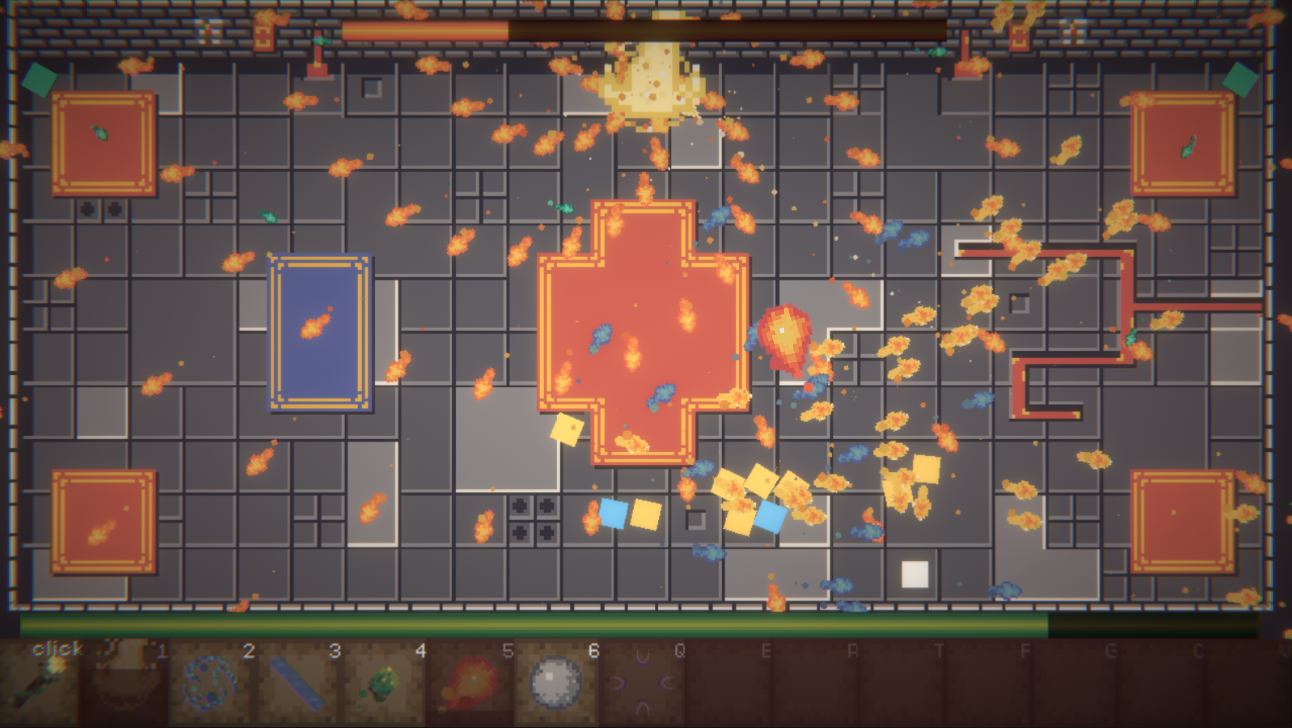
Task: Click the central red cross-shaped platform
Action: tap(645, 330)
